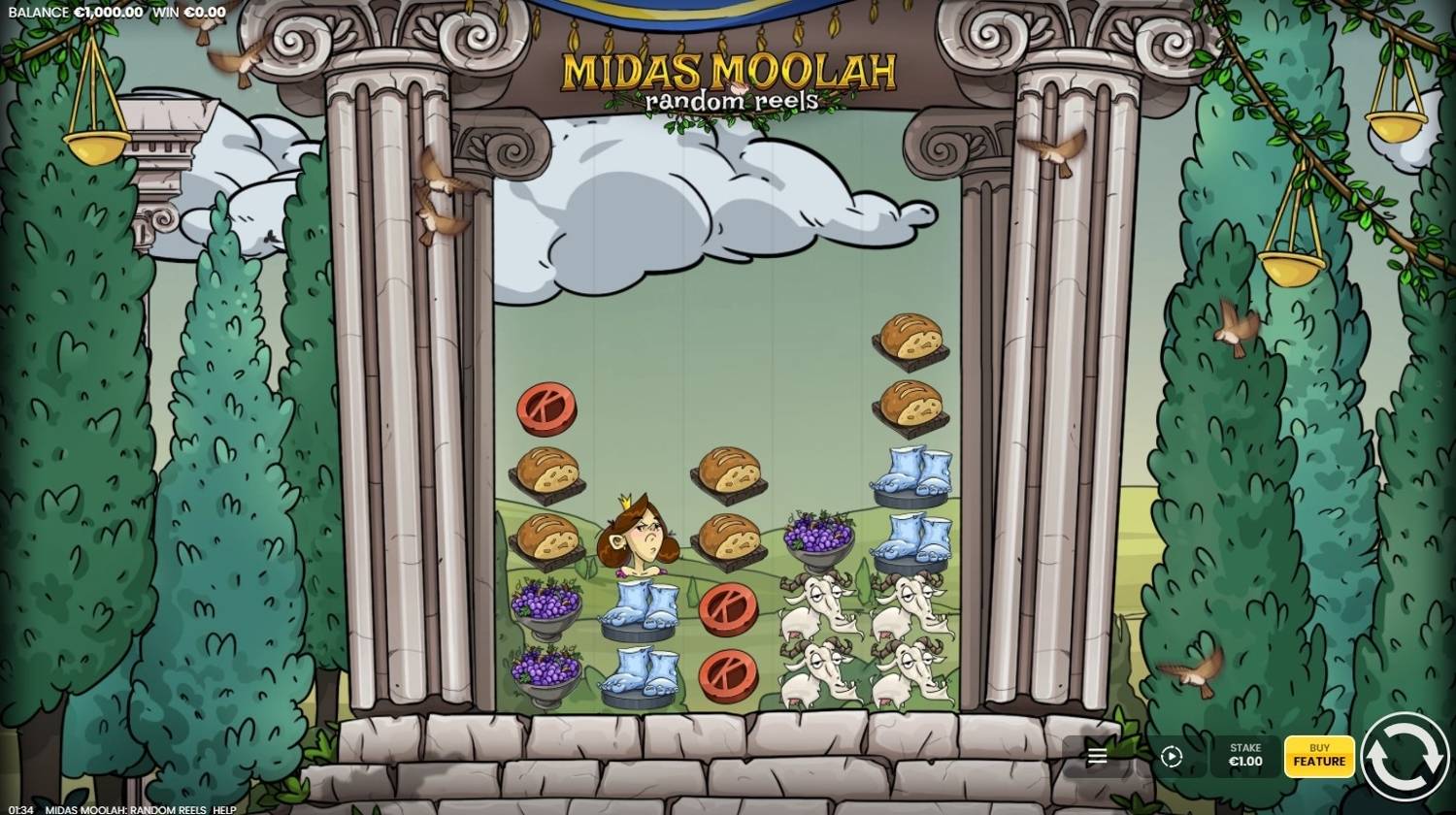This screenshot has width=1456, height=815.
Task: Select the red K scatter symbol
Action: tap(548, 408)
